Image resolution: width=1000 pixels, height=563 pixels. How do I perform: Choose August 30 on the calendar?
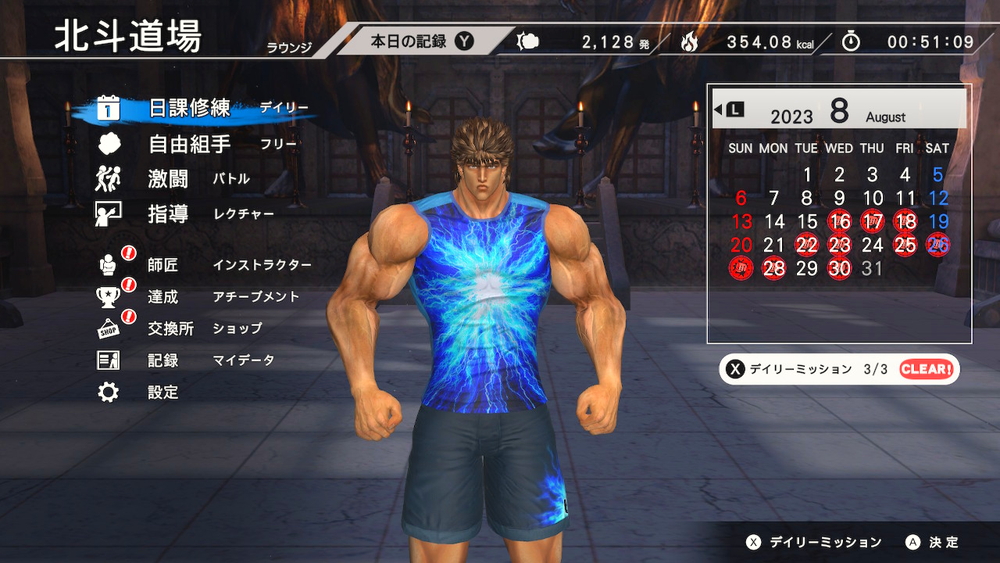click(840, 268)
